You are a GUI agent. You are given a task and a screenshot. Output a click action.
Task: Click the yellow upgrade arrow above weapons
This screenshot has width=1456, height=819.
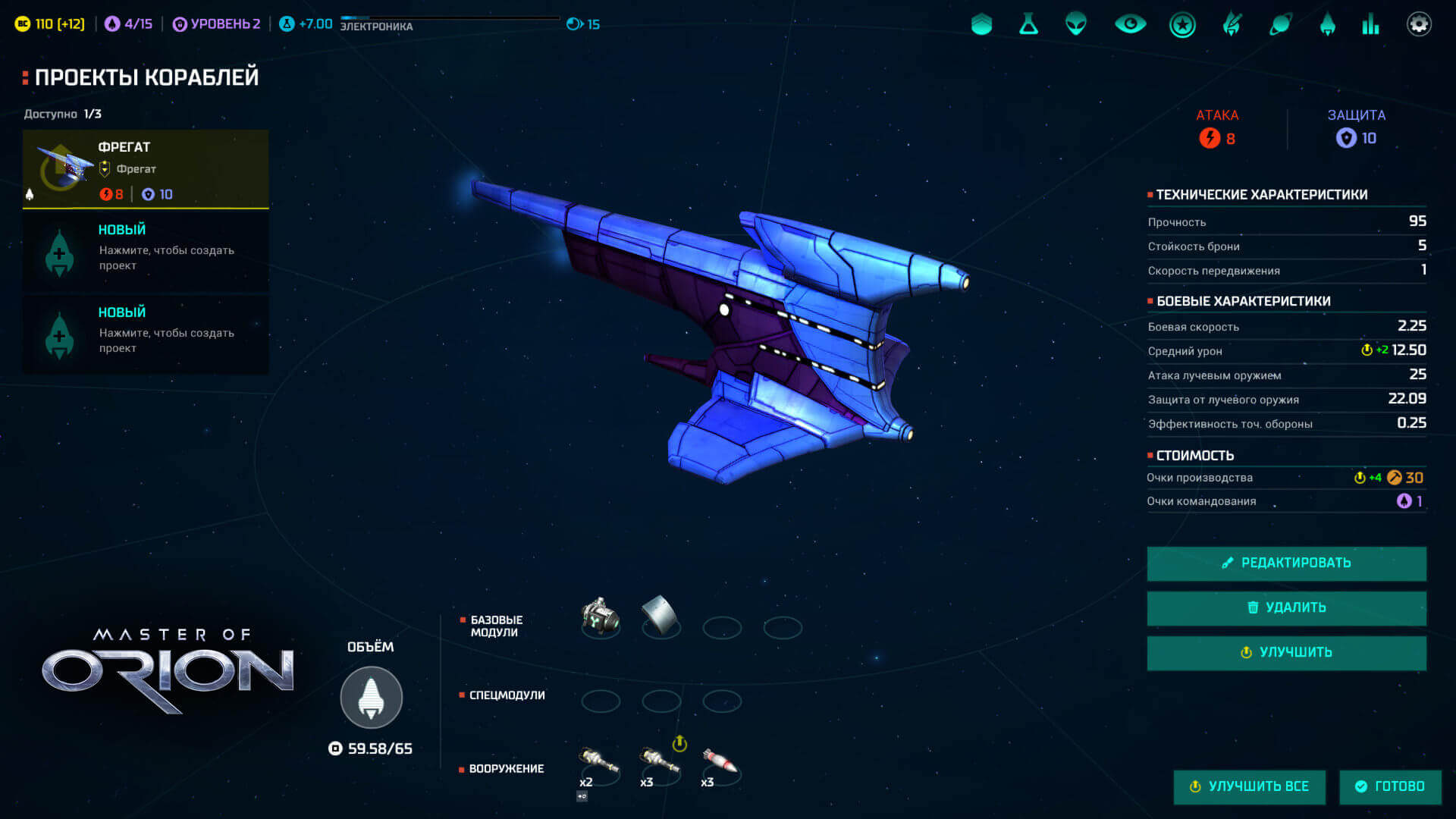(x=679, y=743)
